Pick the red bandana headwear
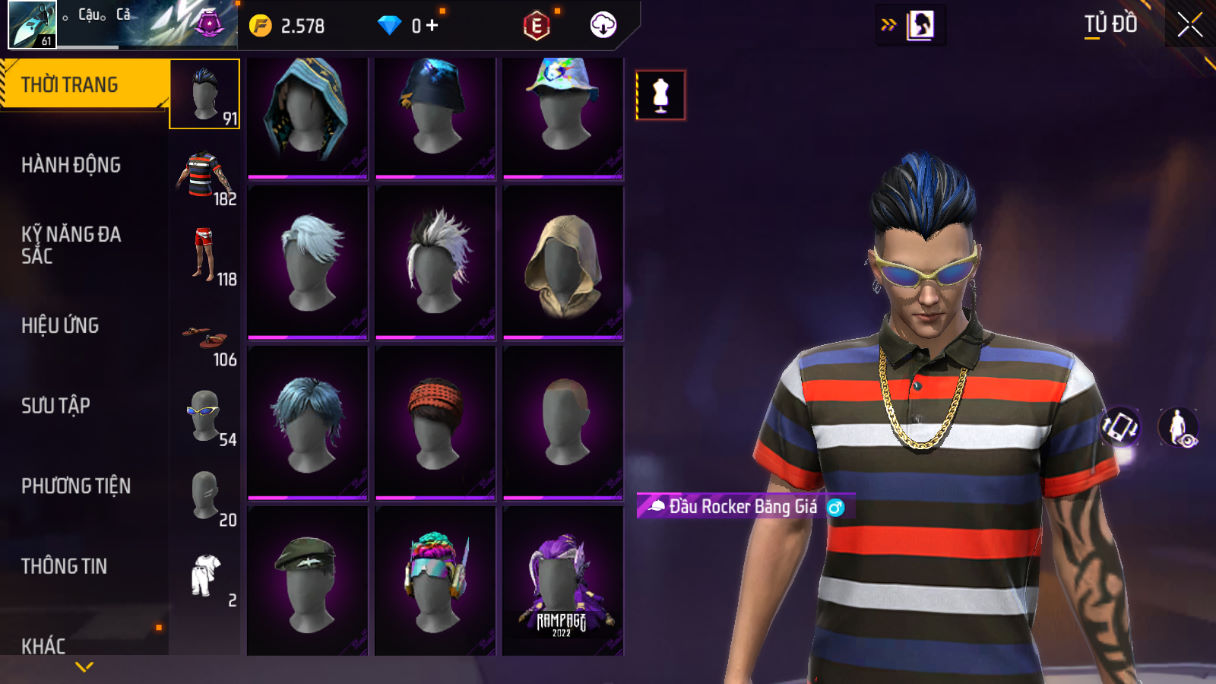 pos(435,421)
